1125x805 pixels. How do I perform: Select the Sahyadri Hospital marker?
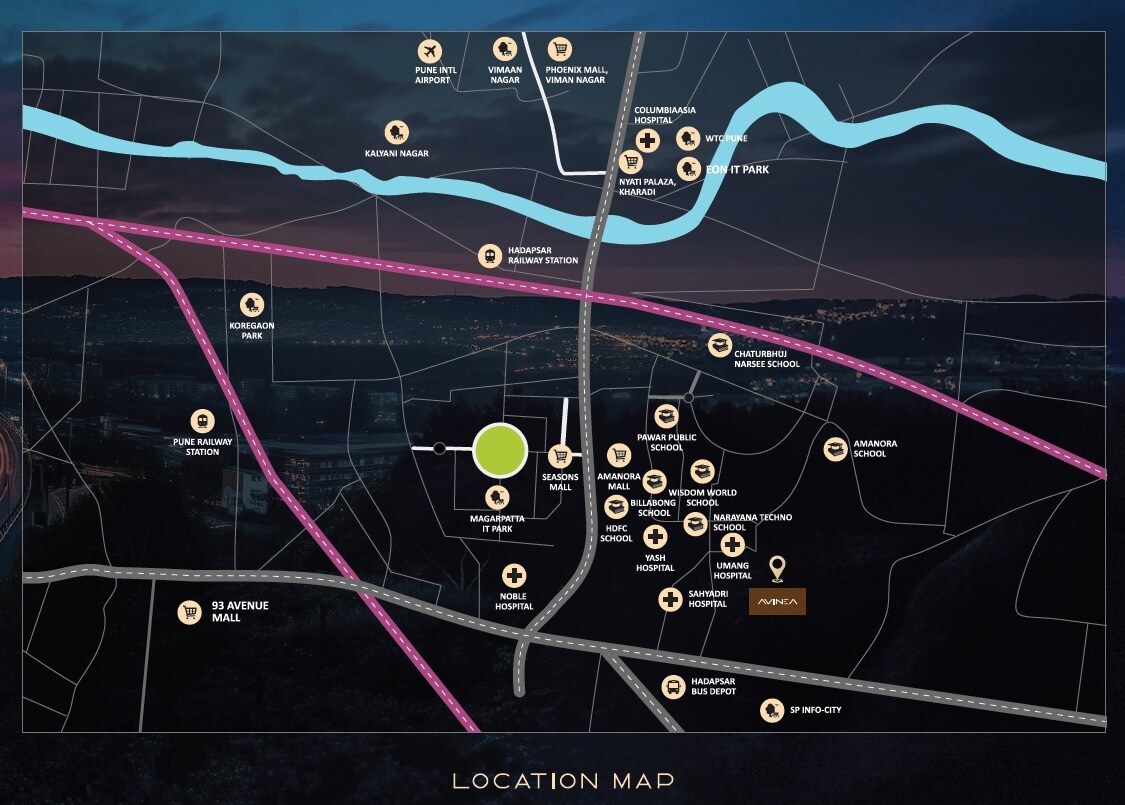click(670, 599)
